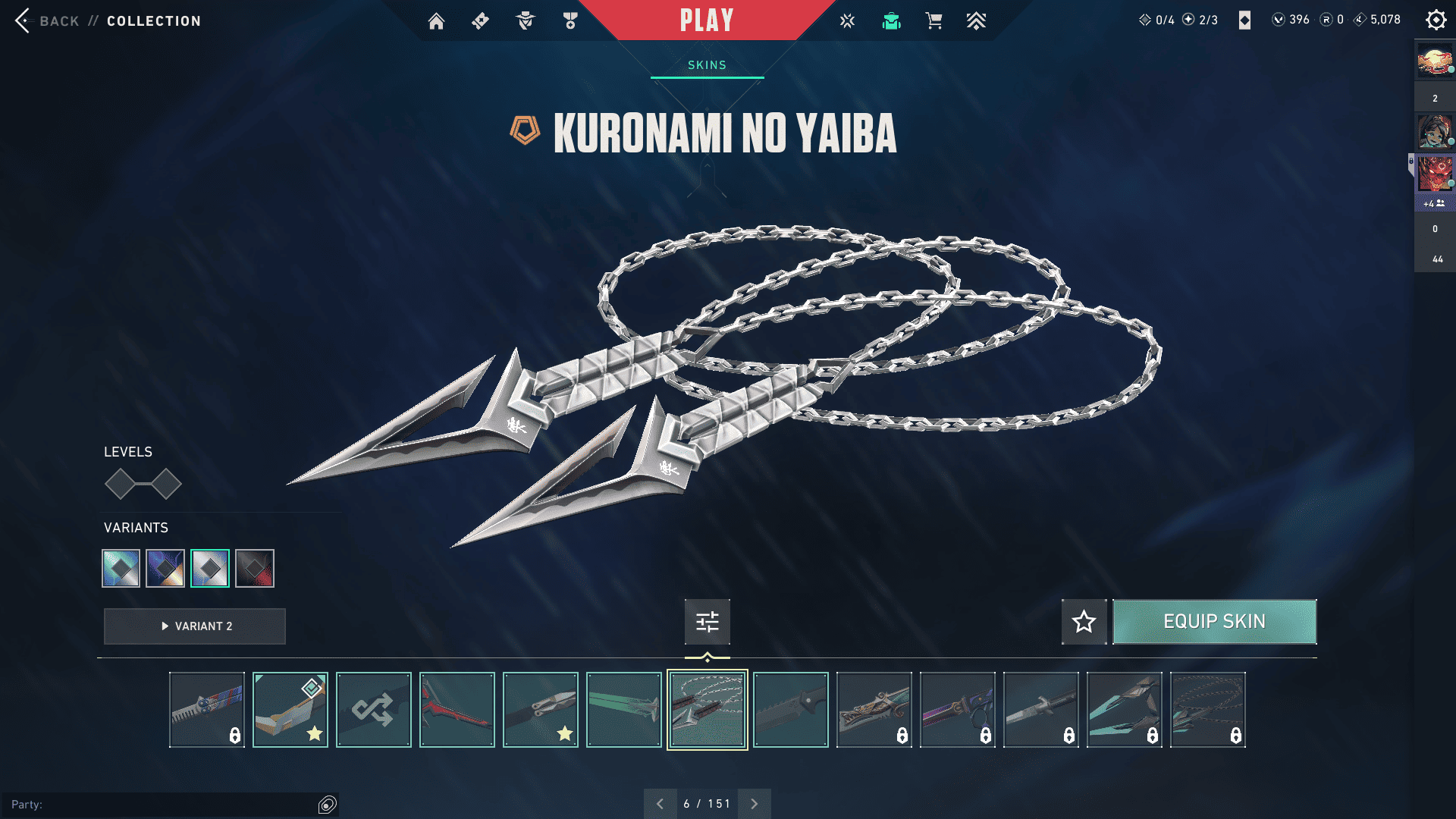Play the Variant 2 preview video
The image size is (1456, 819).
[x=195, y=626]
